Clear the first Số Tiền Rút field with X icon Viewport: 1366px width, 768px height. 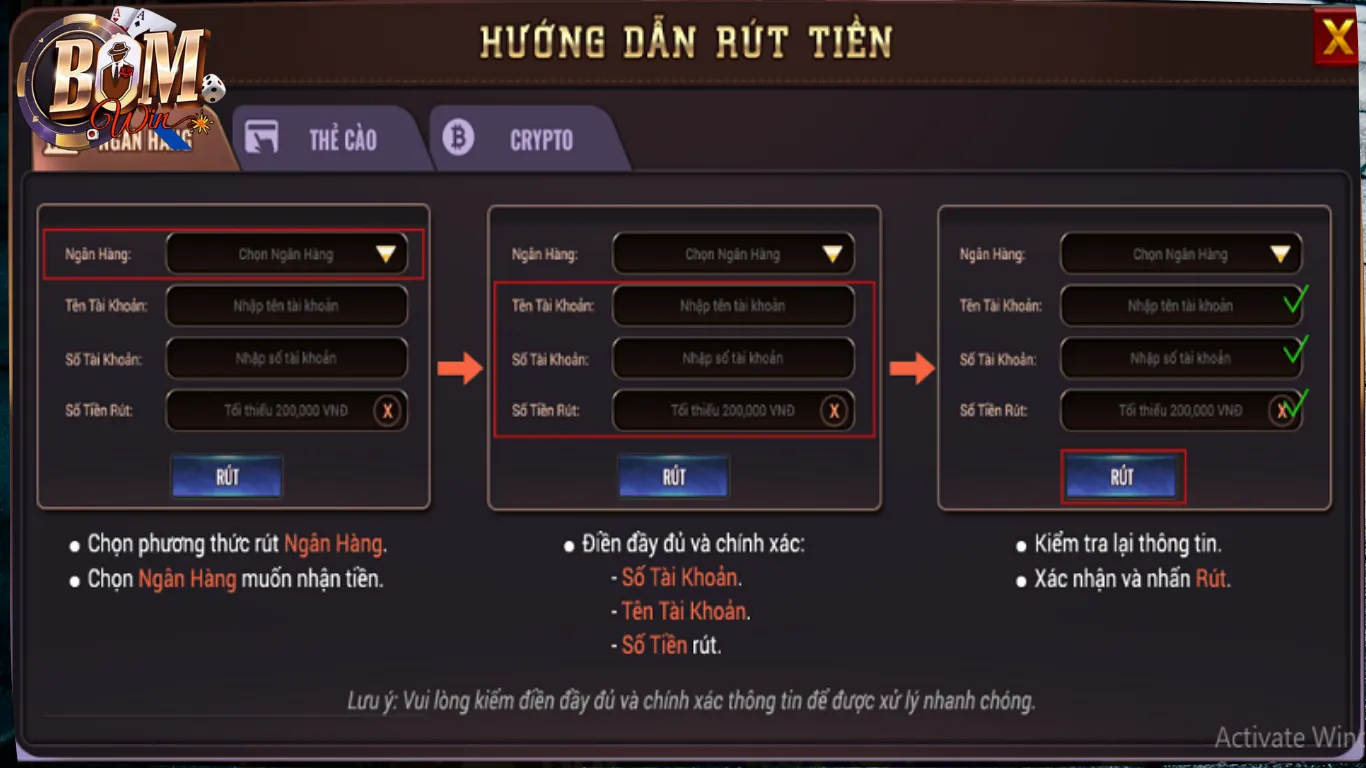(389, 410)
